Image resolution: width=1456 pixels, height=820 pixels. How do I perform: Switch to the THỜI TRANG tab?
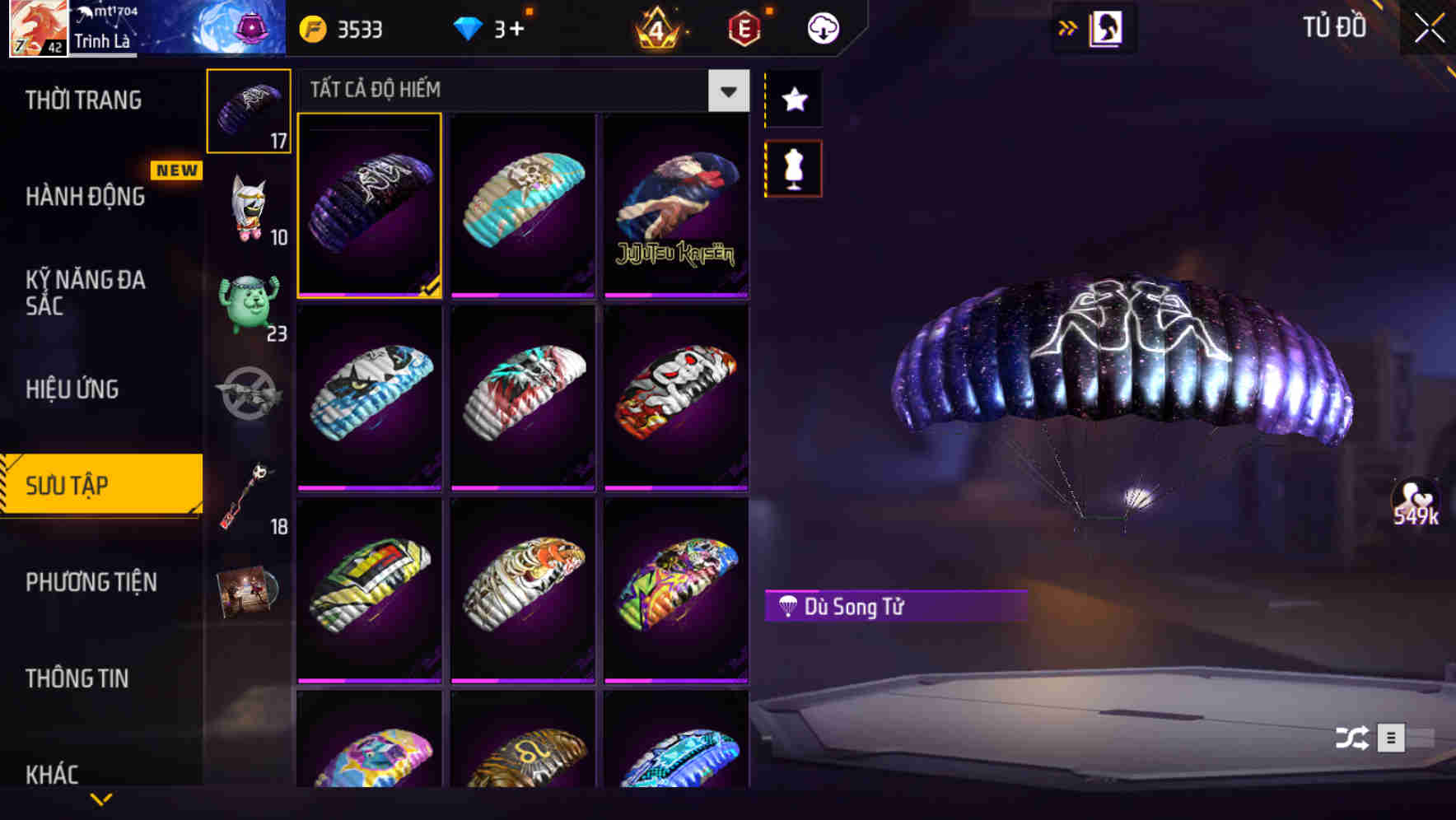[82, 99]
